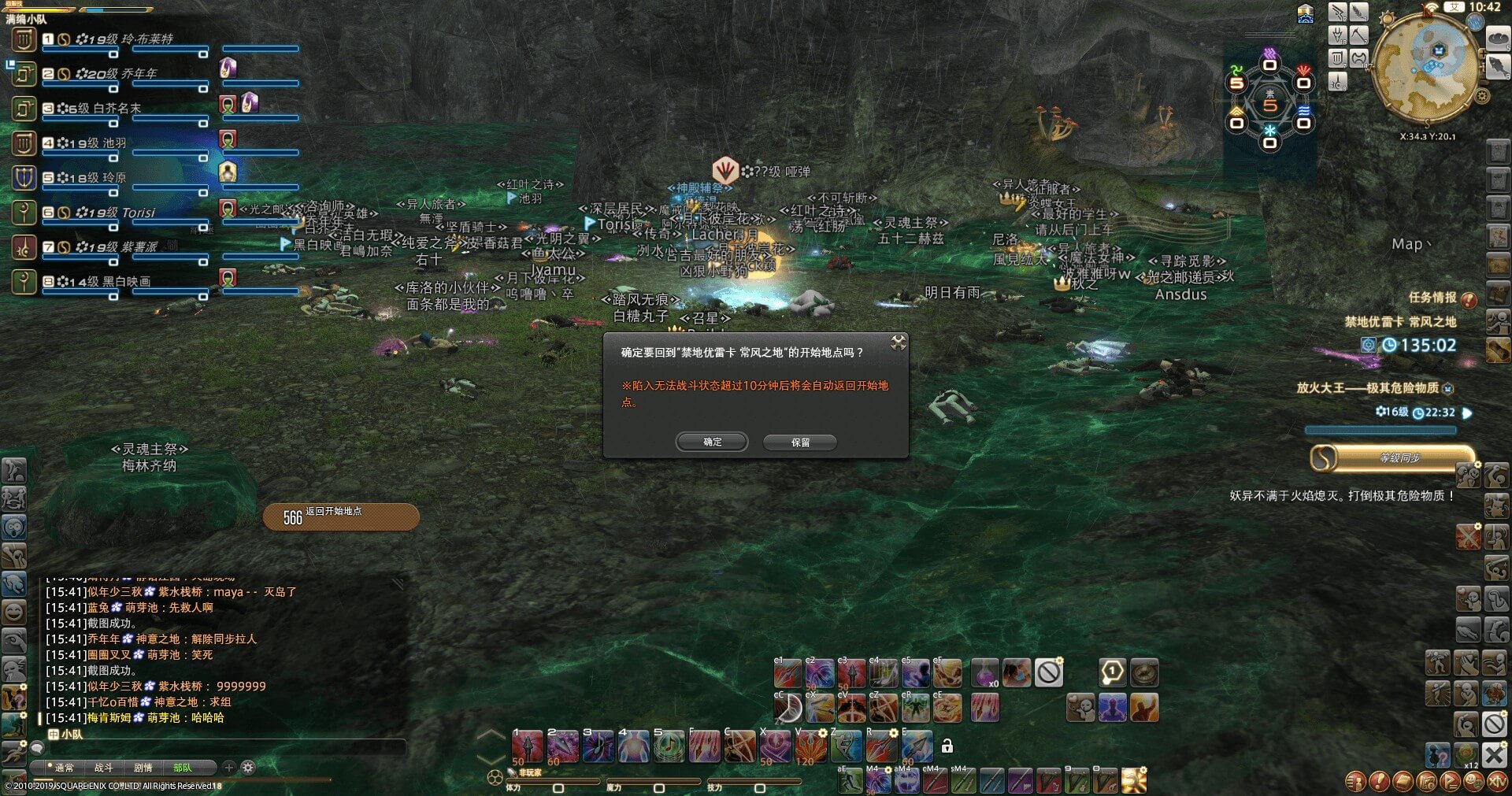
Task: Switch to the 通常 chat tab
Action: click(65, 768)
